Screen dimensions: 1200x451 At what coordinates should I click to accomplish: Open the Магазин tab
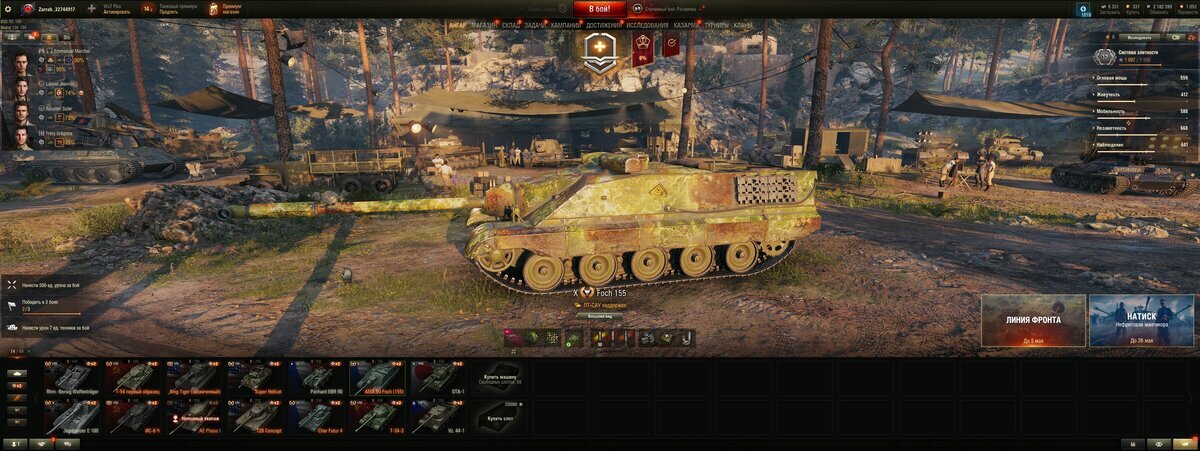tap(484, 24)
